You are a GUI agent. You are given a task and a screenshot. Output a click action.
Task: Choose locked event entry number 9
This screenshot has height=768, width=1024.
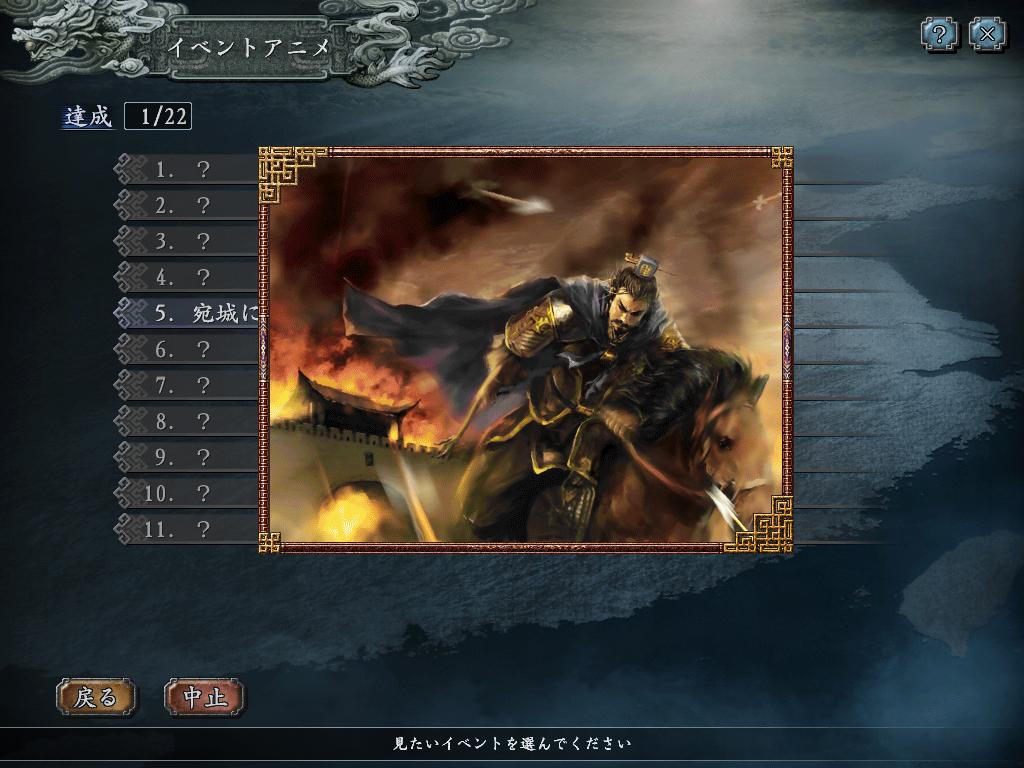tap(190, 457)
